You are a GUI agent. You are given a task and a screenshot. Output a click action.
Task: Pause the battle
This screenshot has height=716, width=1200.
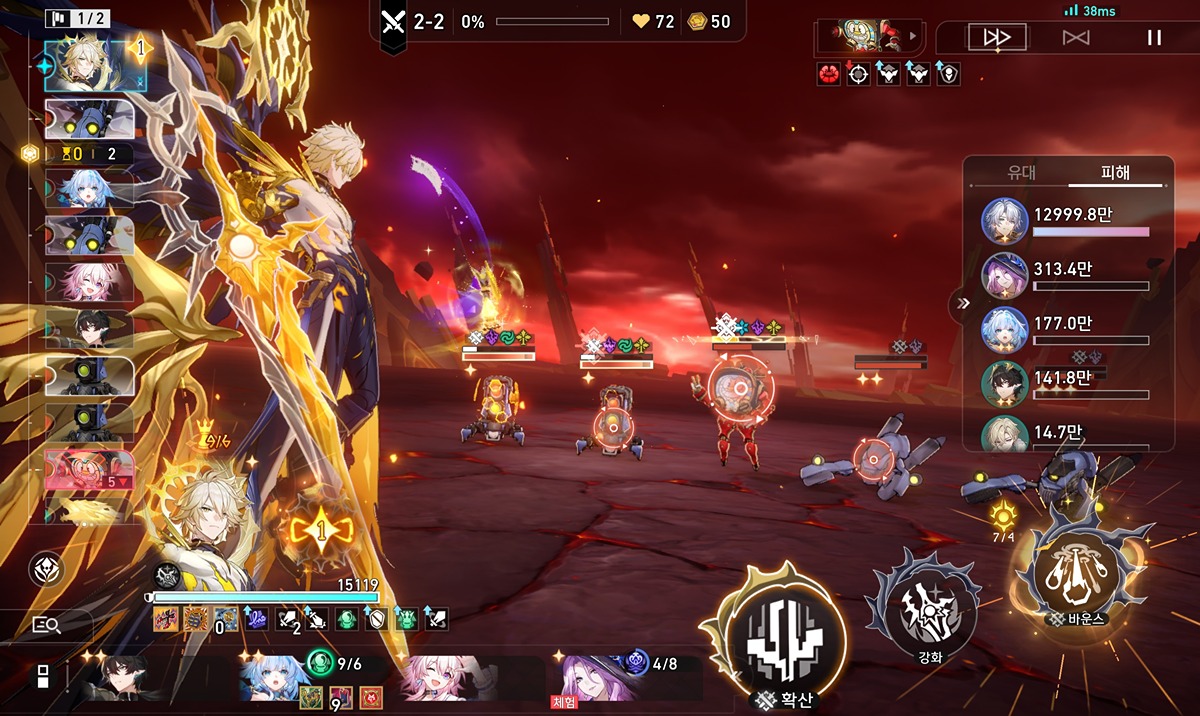click(1154, 38)
